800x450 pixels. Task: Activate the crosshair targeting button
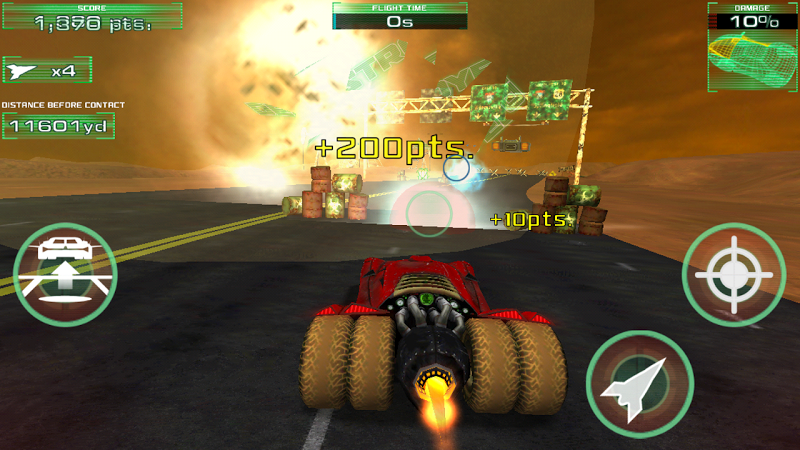pos(734,273)
